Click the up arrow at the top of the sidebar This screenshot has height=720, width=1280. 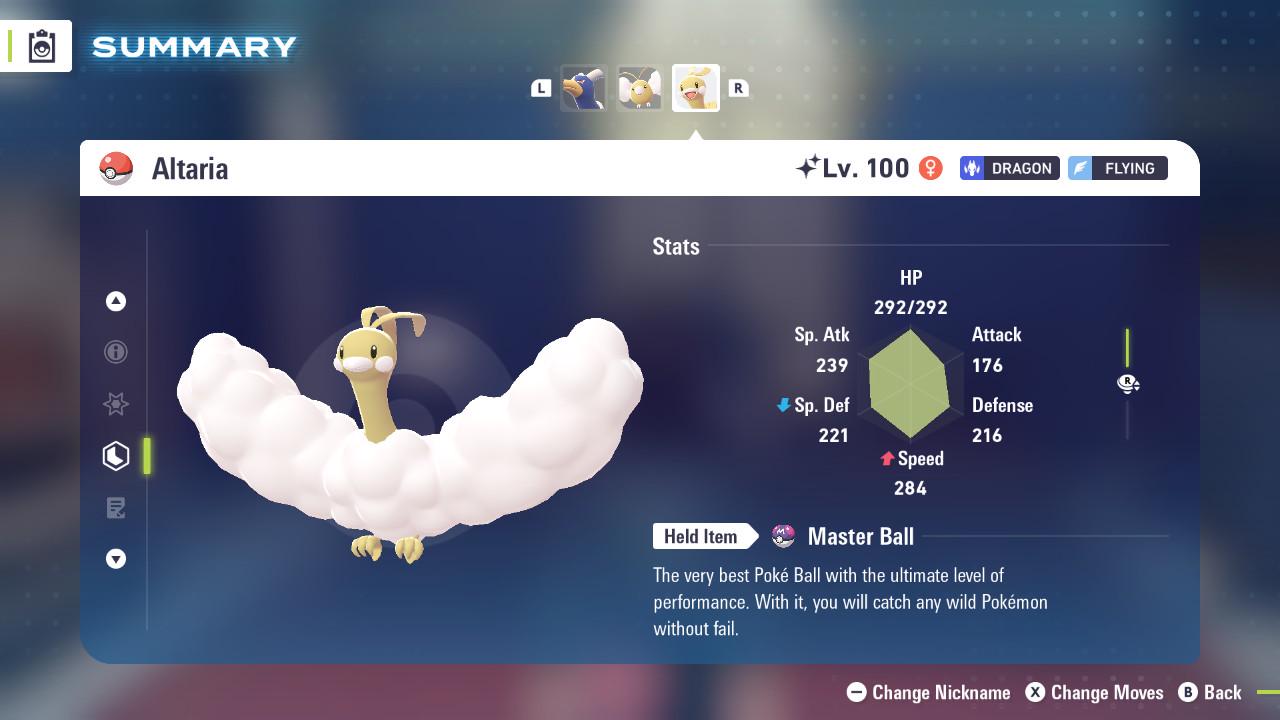116,300
